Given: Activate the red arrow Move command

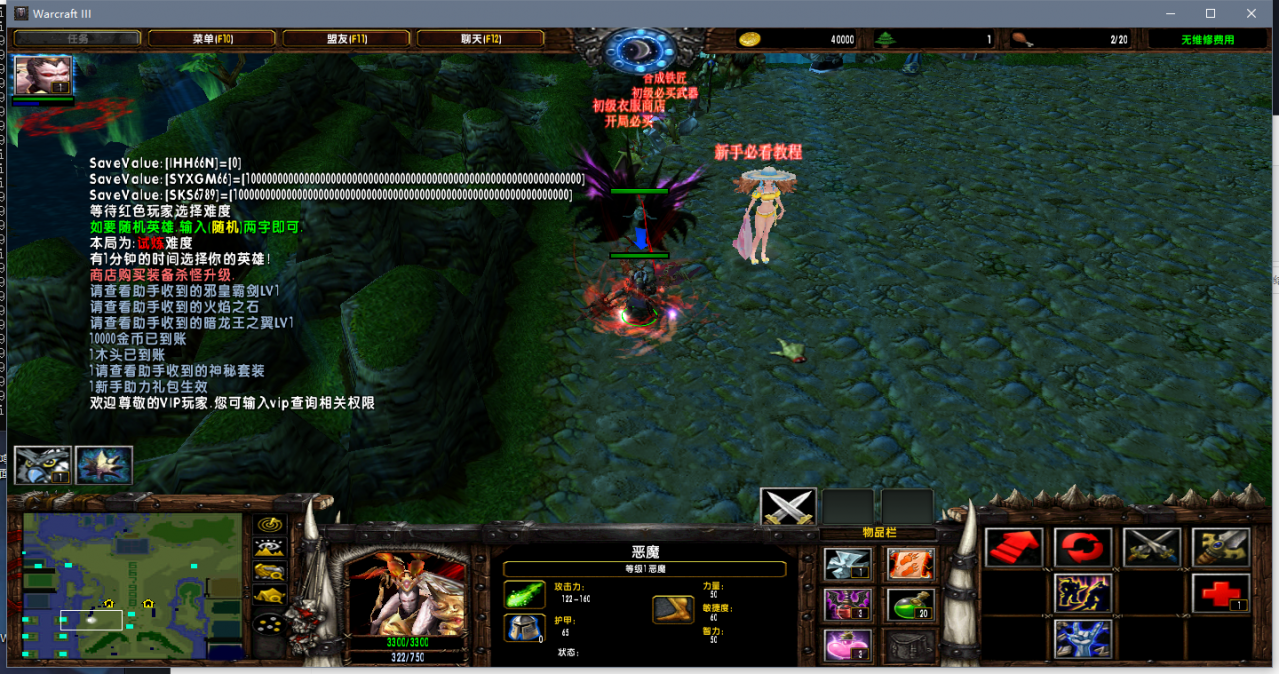Looking at the screenshot, I should click(x=1014, y=548).
